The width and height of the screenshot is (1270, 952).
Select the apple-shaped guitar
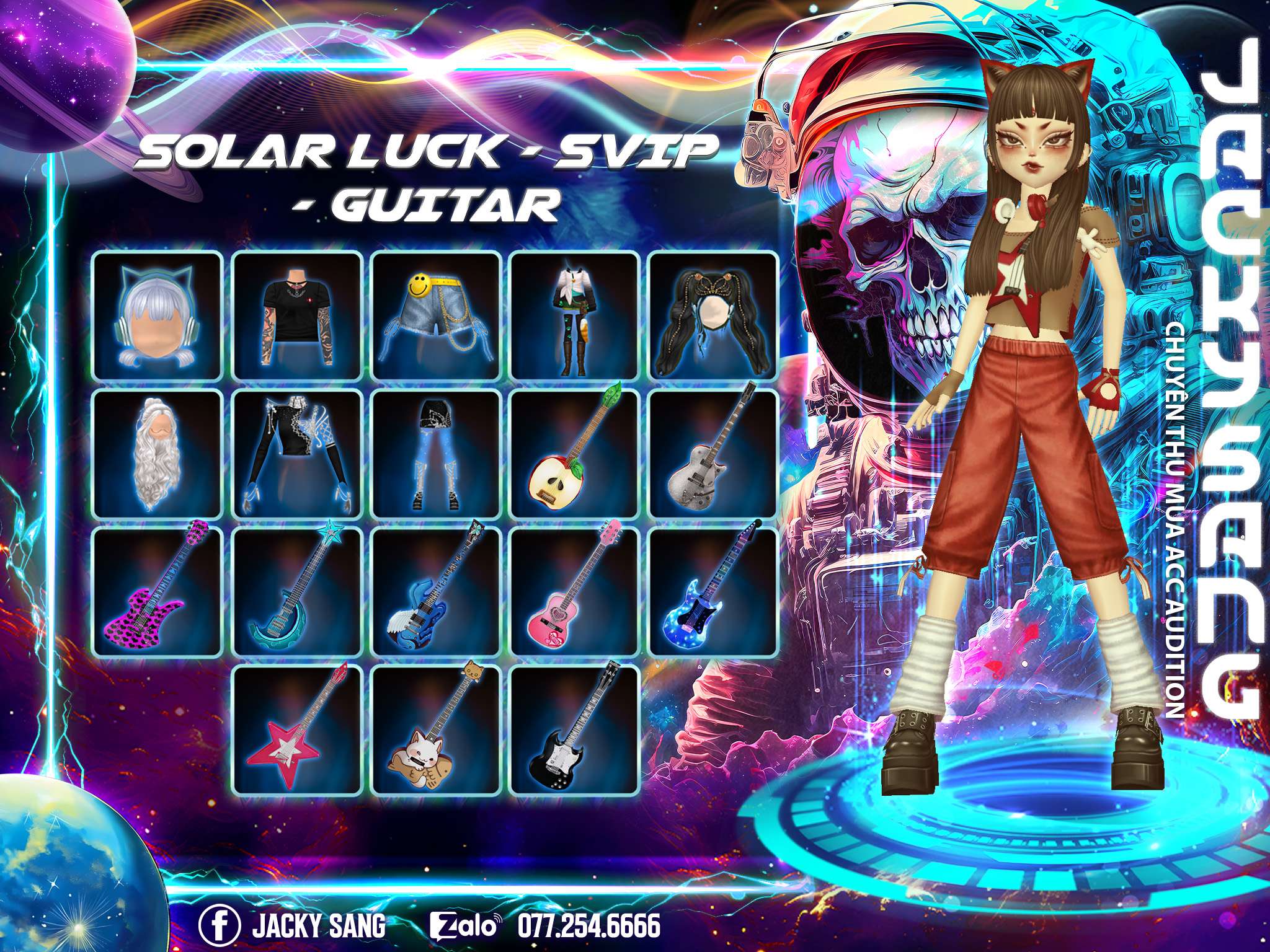(x=575, y=454)
